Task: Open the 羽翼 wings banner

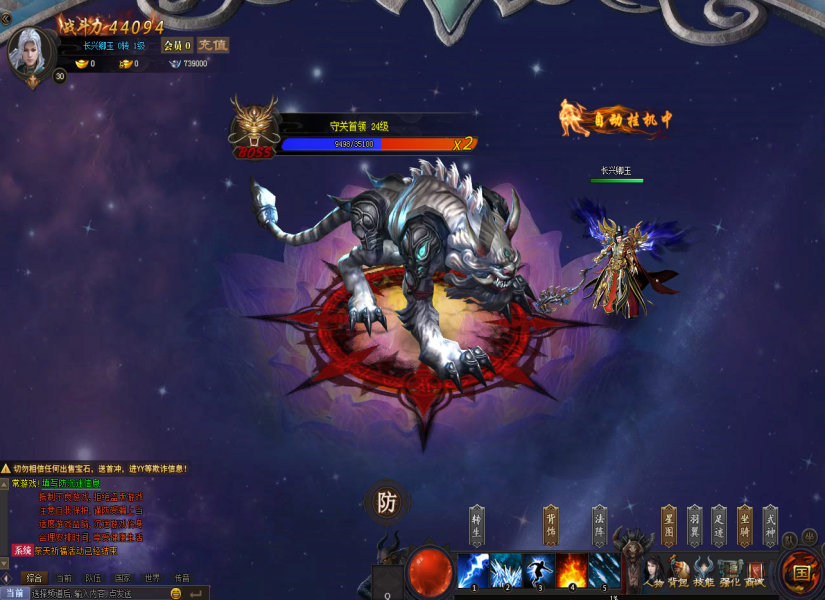Action: click(x=694, y=525)
